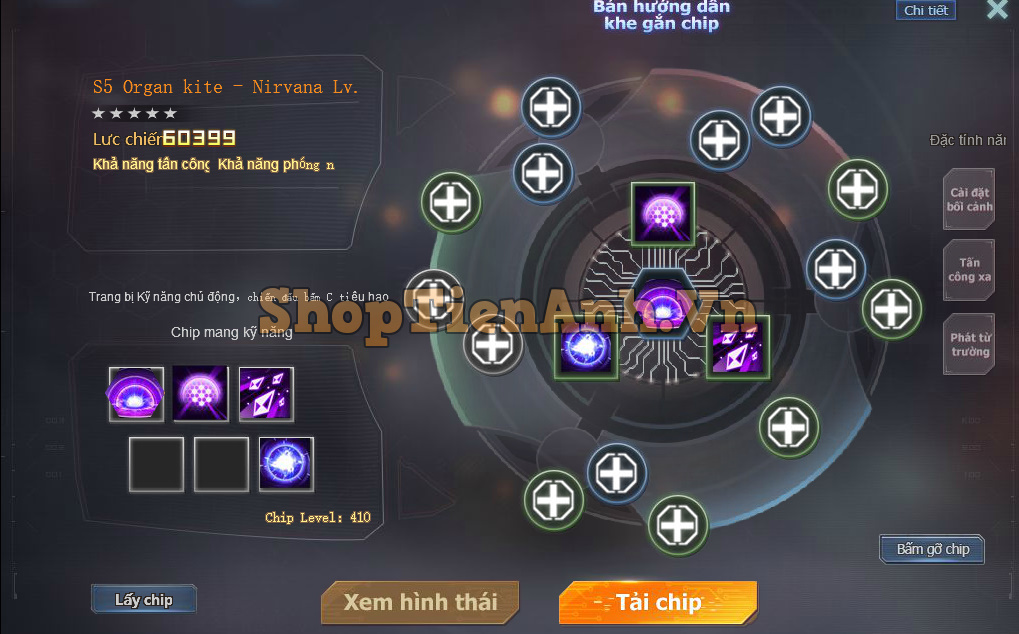Select the purple dome chip in skill list
This screenshot has width=1019, height=634.
136,394
